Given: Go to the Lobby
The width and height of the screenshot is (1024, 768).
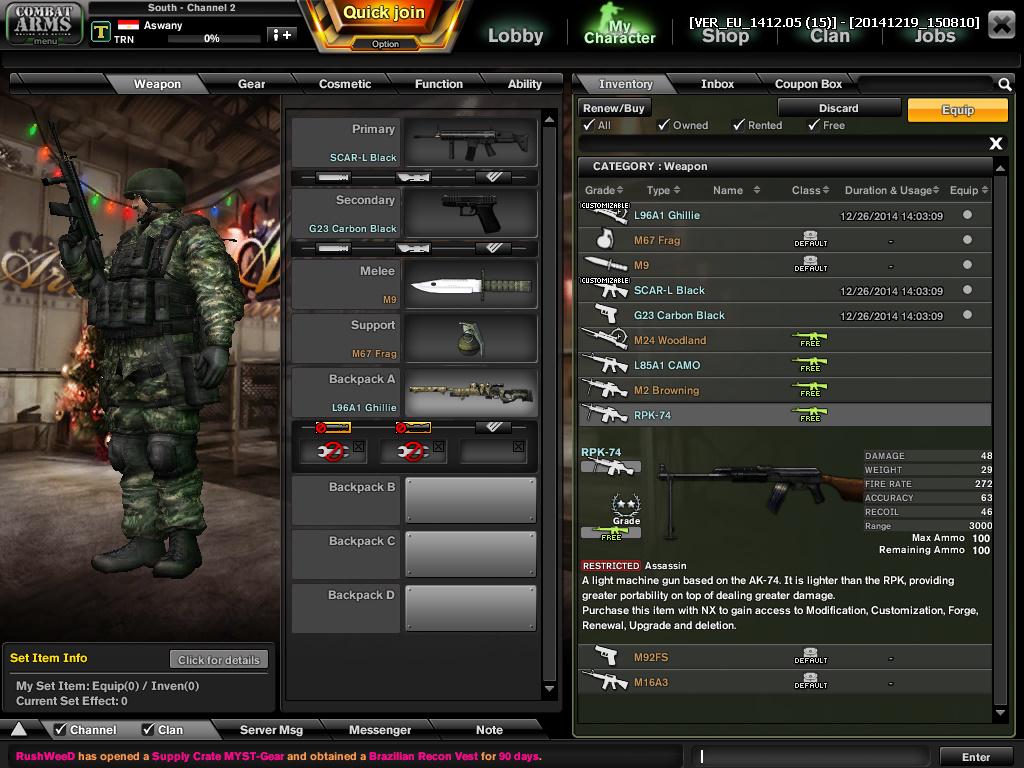Looking at the screenshot, I should click(515, 36).
